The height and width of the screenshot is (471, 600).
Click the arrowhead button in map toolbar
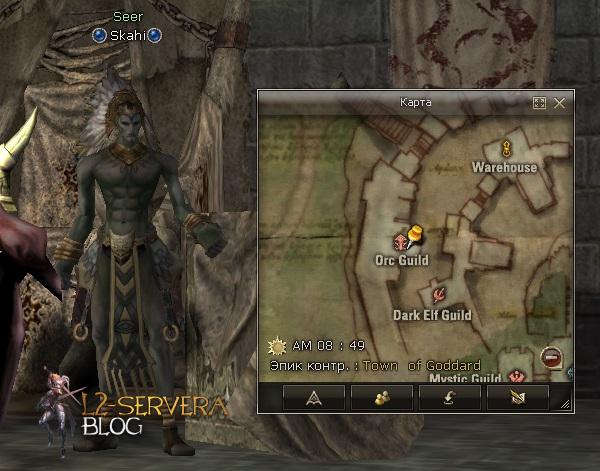click(x=313, y=398)
